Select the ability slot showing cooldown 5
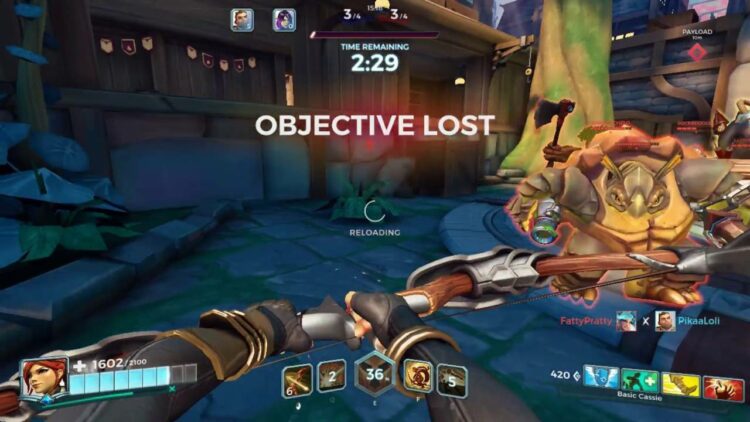 pos(452,379)
